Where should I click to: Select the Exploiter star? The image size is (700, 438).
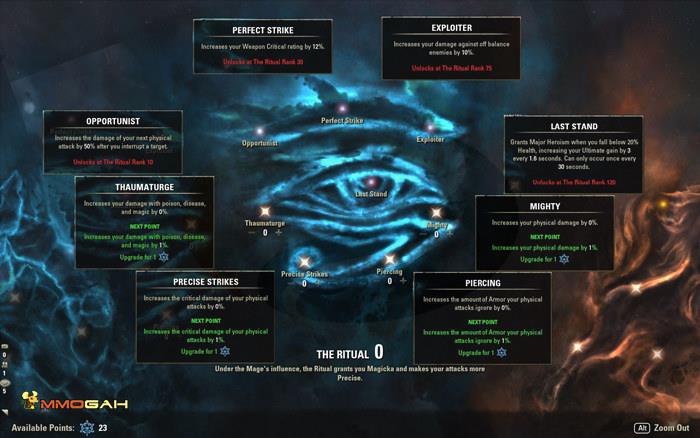point(431,127)
